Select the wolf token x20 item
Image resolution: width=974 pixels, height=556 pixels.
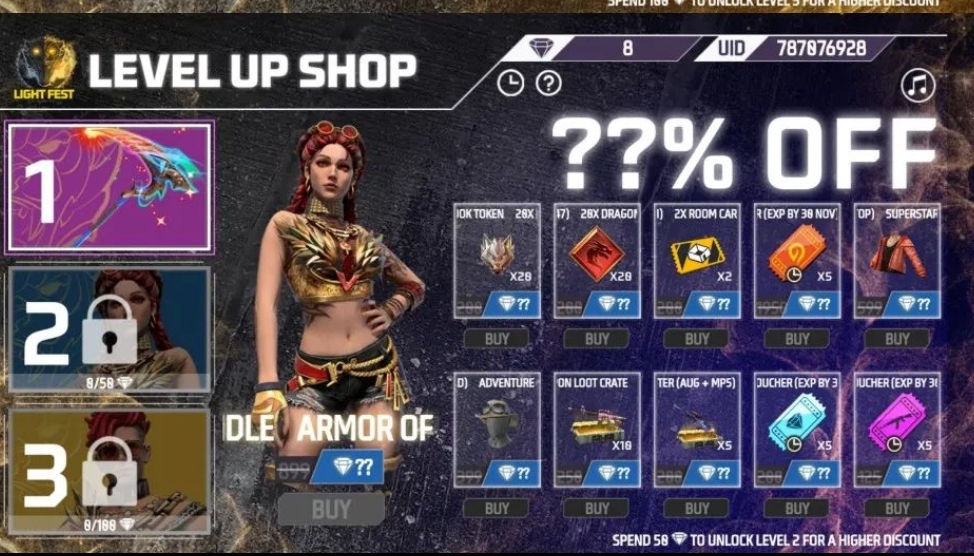point(497,258)
